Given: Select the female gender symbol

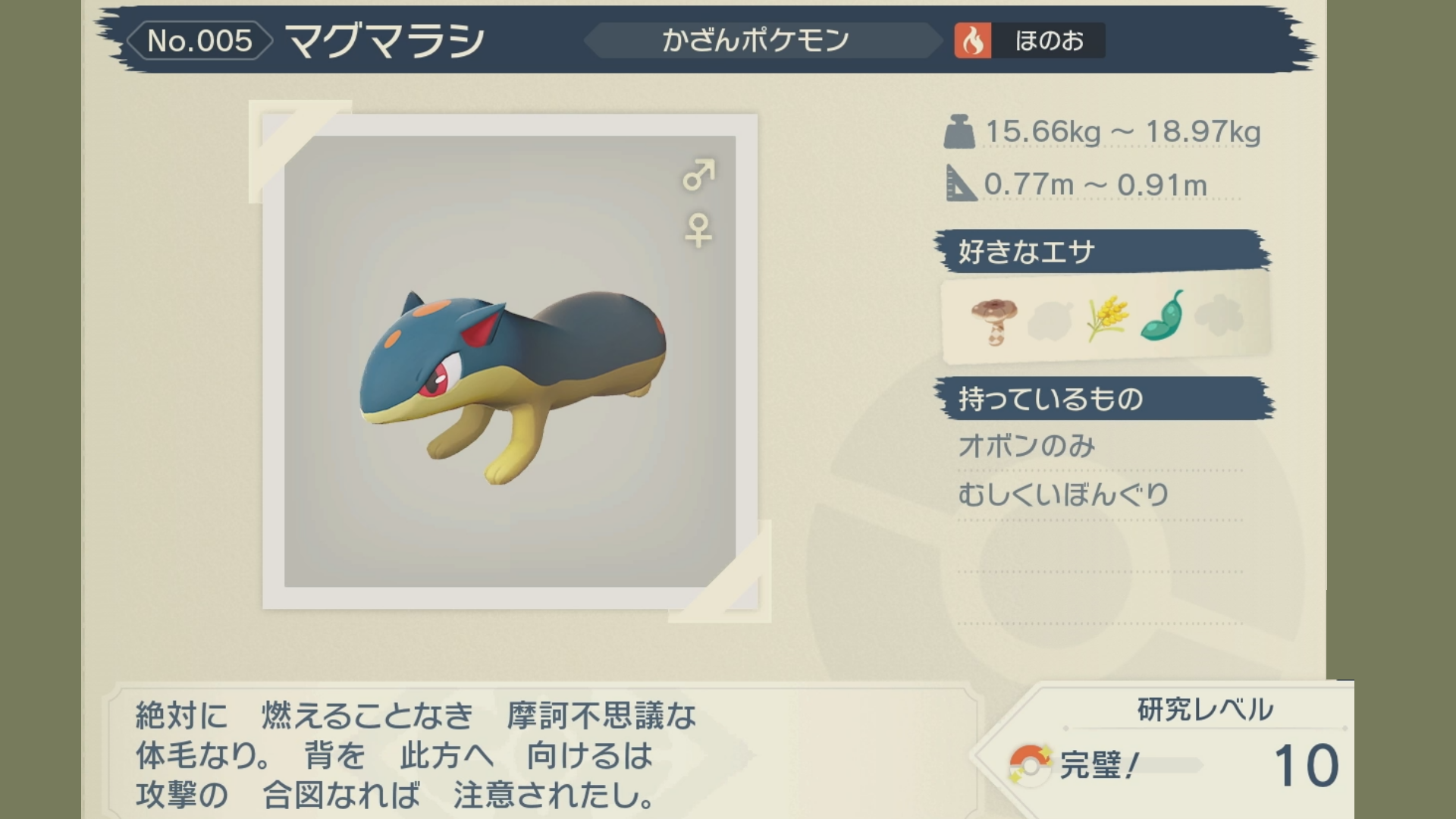Looking at the screenshot, I should (x=698, y=231).
